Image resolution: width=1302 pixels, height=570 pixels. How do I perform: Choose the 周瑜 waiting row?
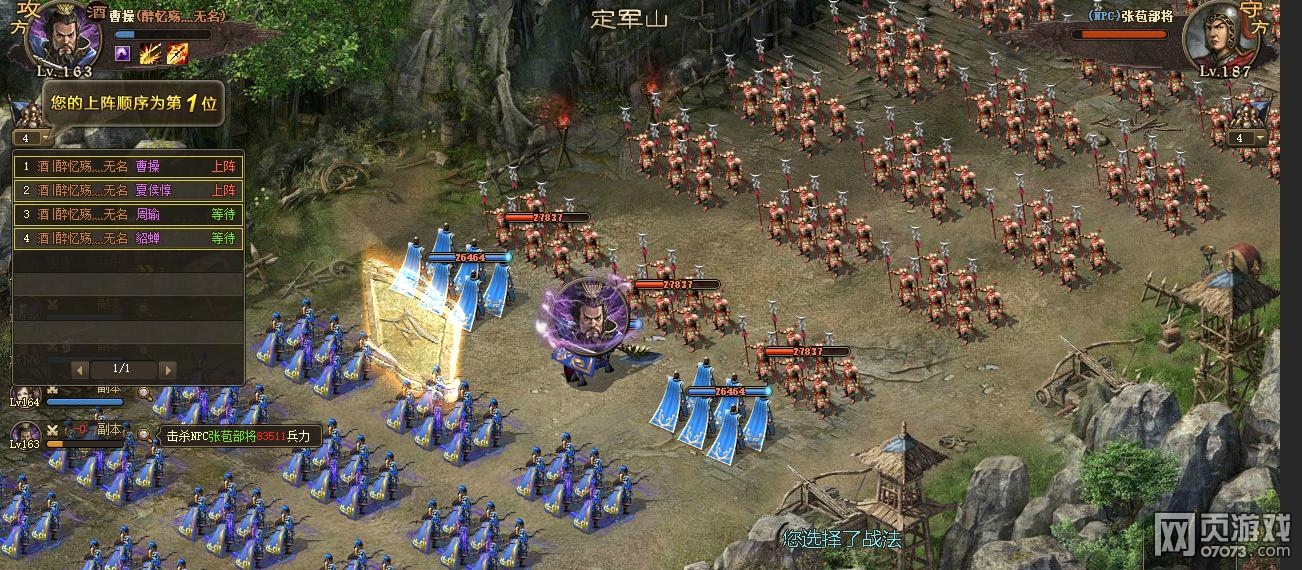click(128, 214)
